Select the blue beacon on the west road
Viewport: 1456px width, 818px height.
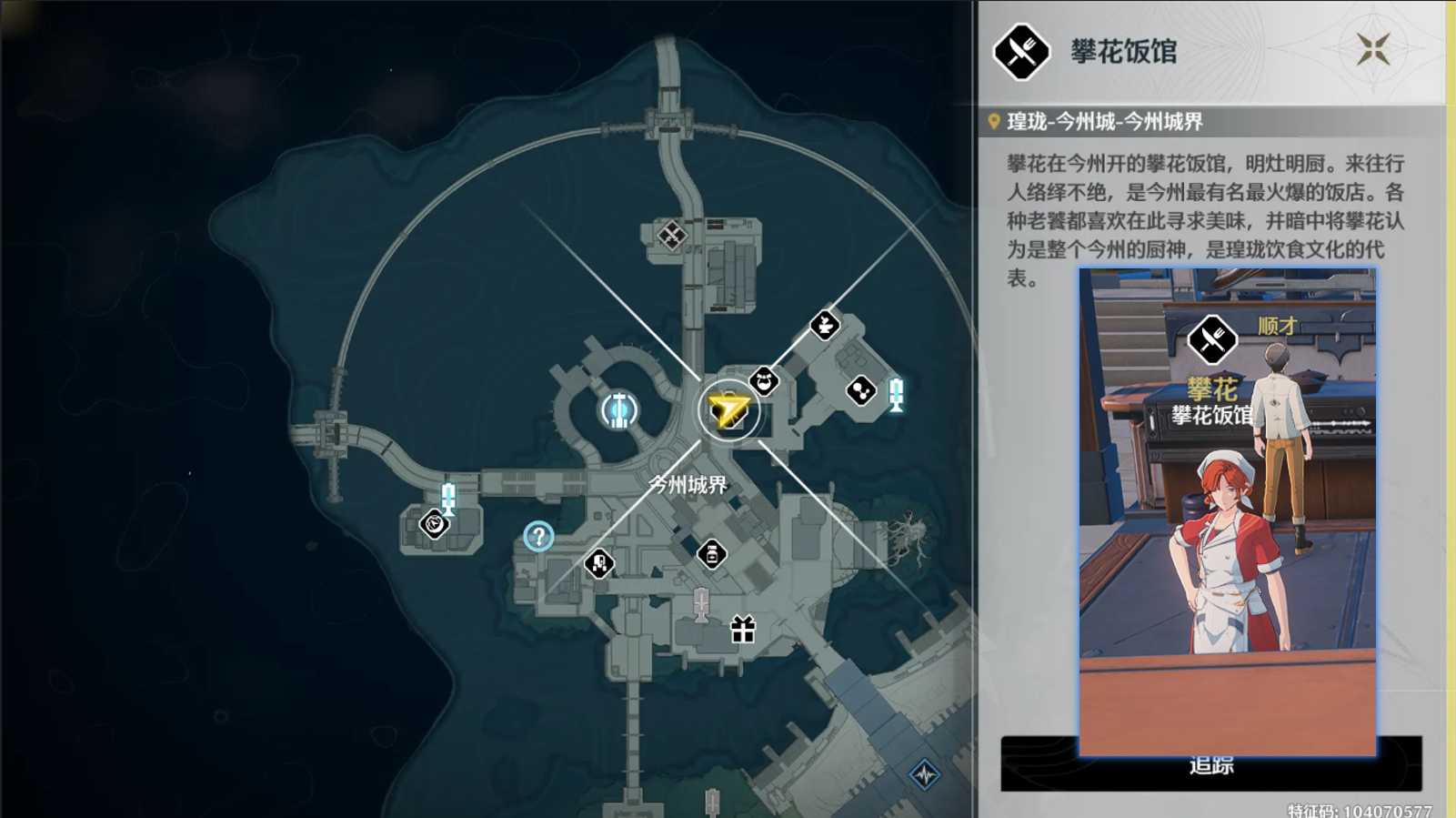click(x=447, y=498)
